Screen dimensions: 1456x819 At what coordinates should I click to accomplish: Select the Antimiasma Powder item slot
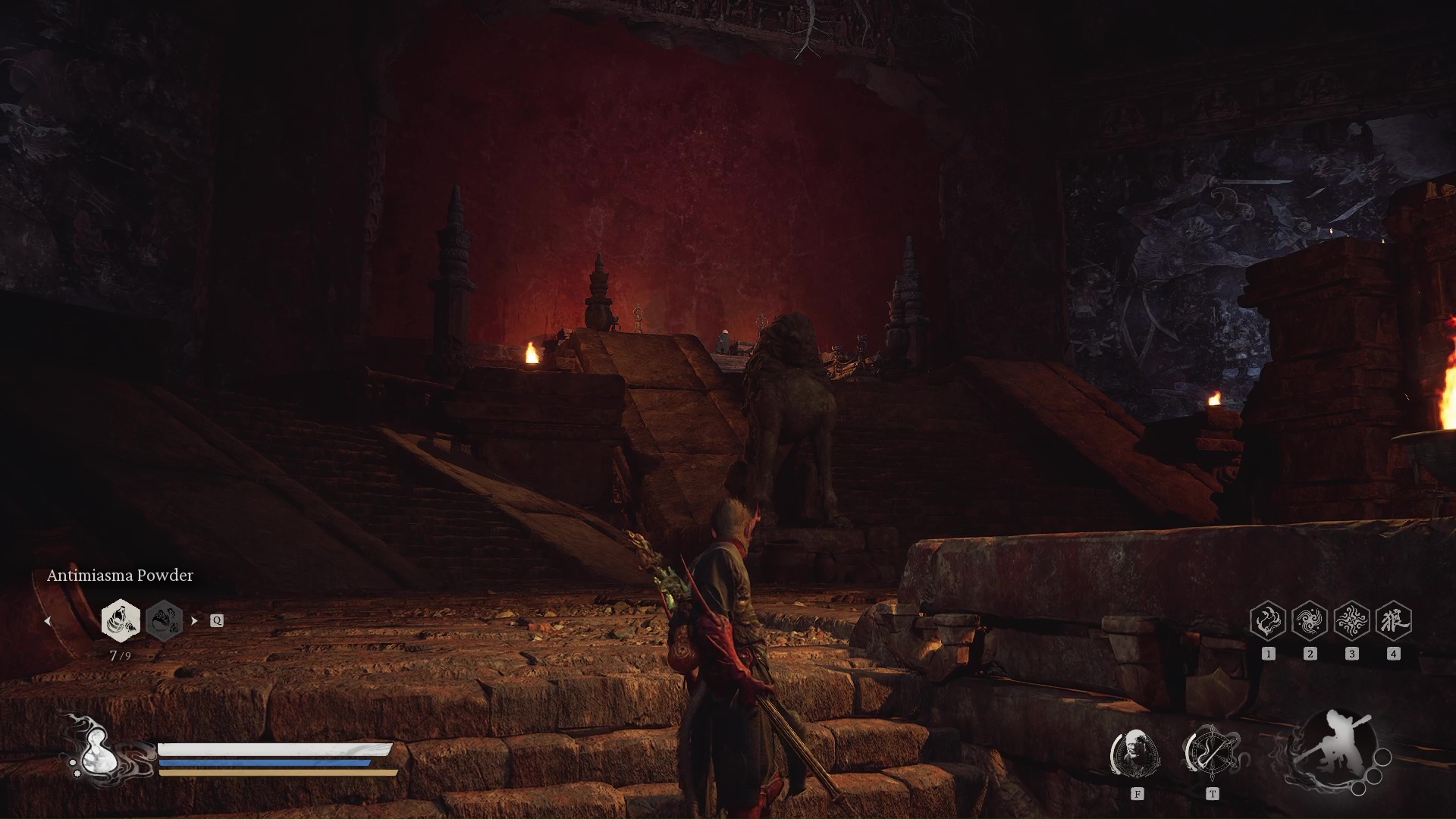[121, 620]
